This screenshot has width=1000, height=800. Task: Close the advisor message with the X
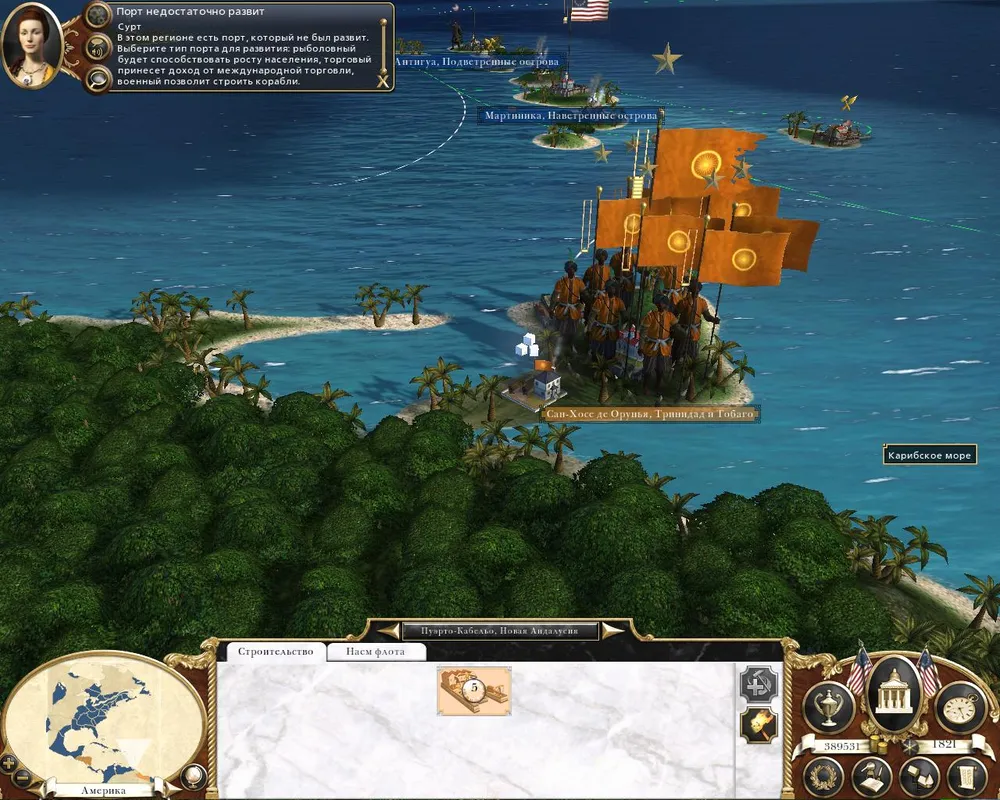click(382, 80)
